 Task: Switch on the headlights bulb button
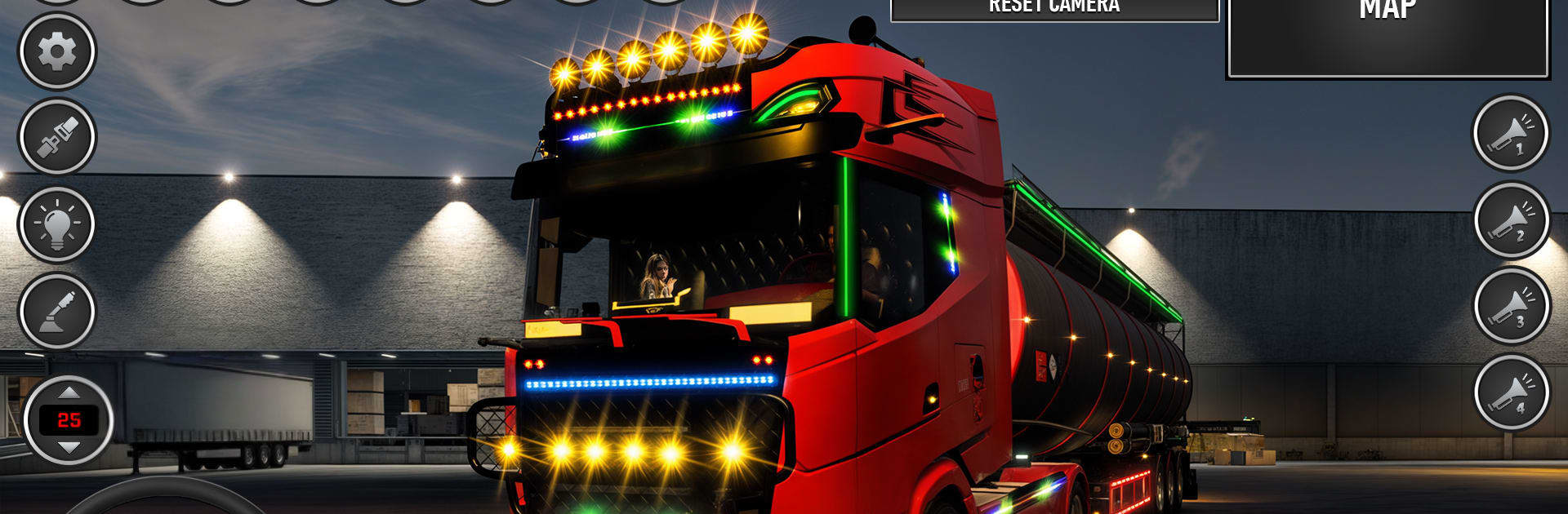(57, 224)
